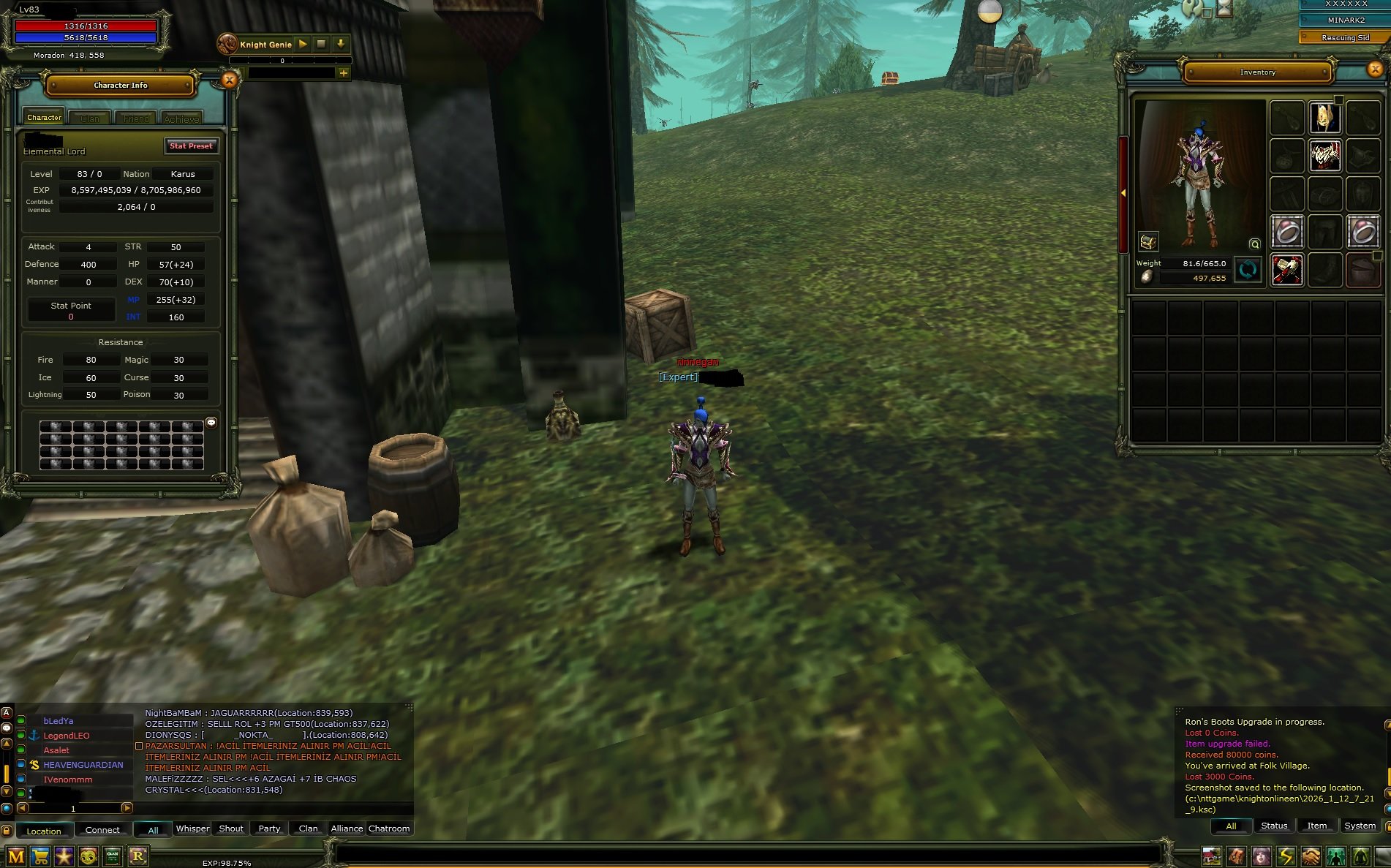Click the teal rotate icon beside the coin count
The image size is (1391, 868).
(x=1248, y=270)
